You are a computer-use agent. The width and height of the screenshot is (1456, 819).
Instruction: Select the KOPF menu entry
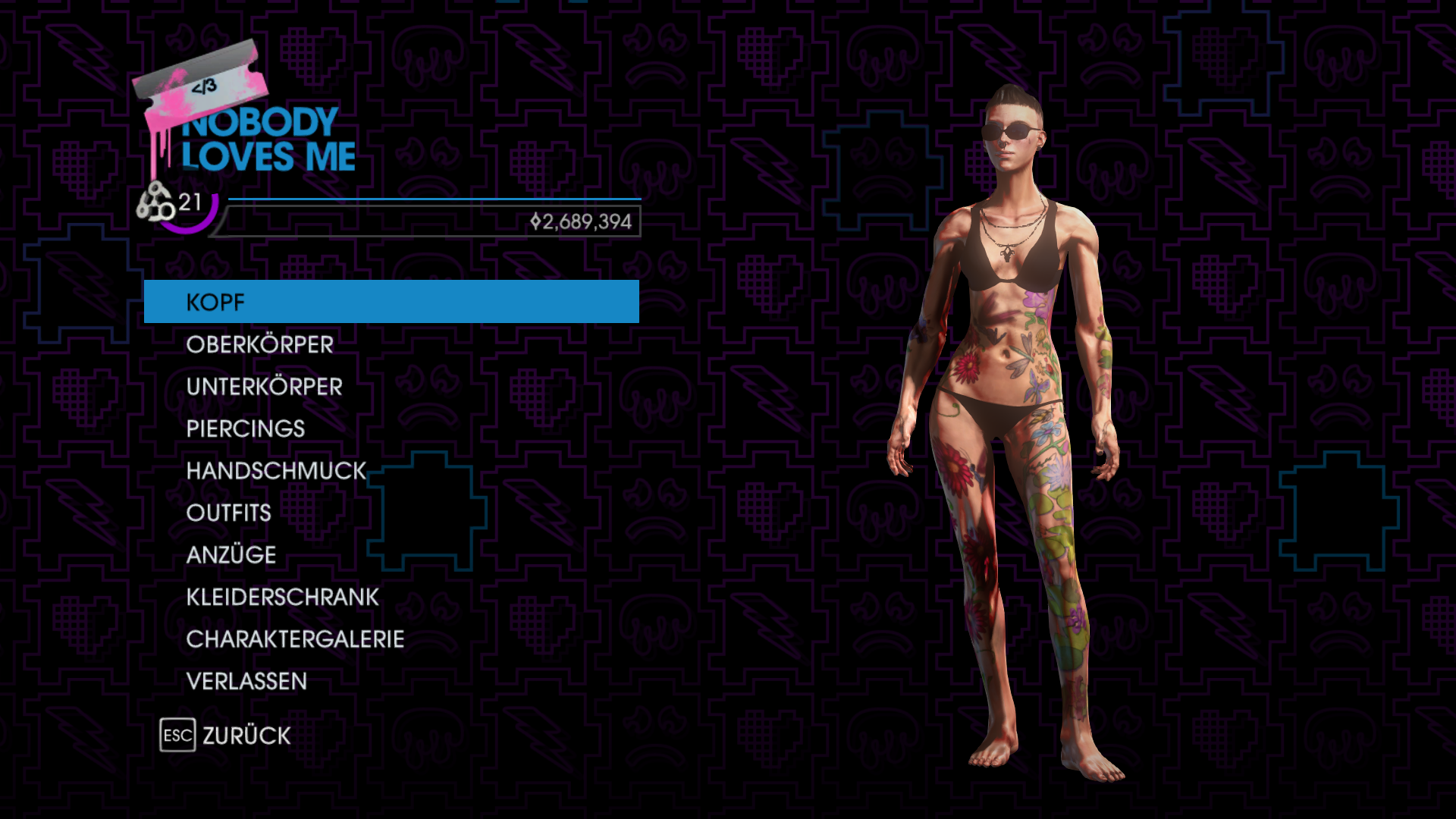391,302
